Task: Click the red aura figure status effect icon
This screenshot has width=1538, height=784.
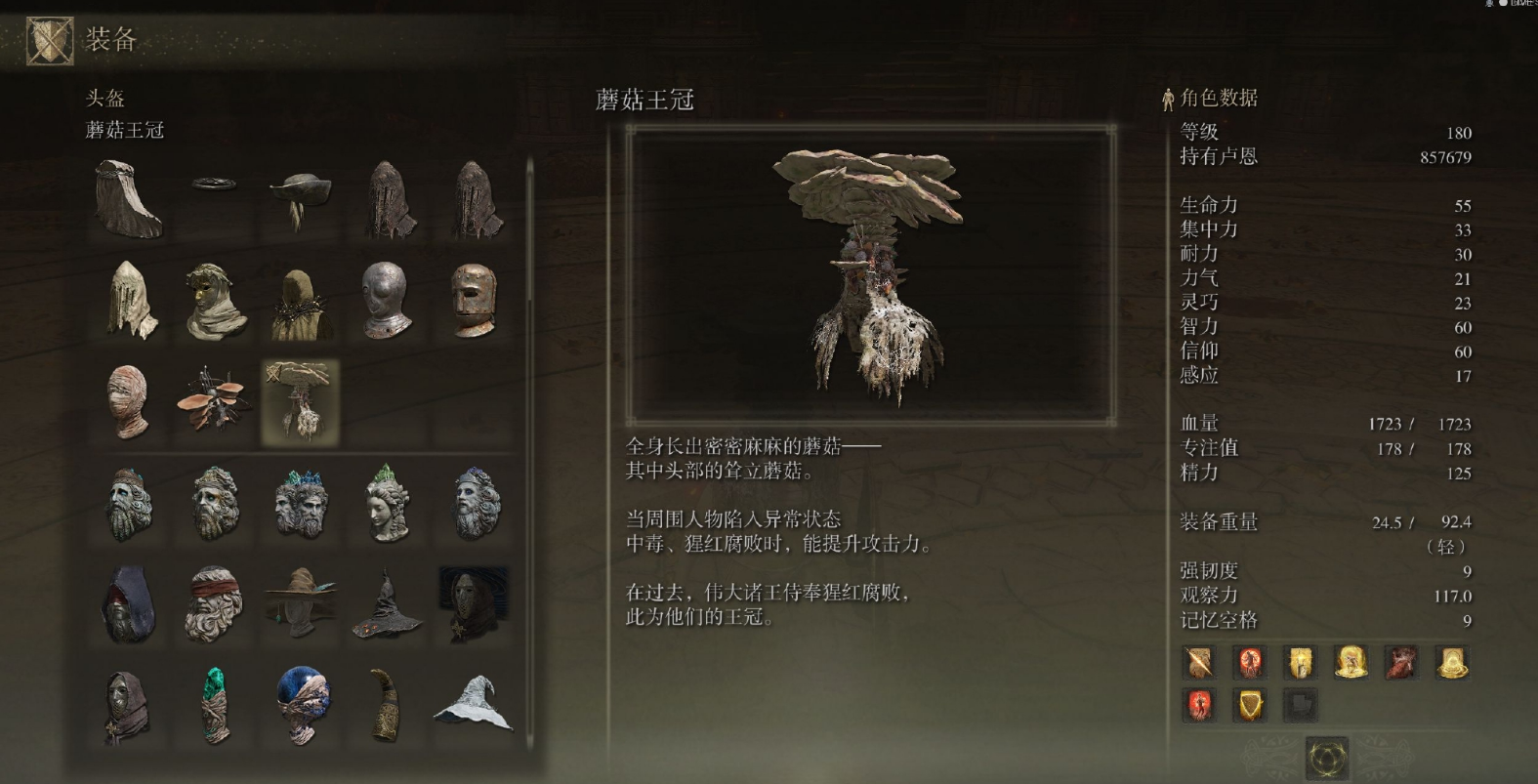Action: point(1248,662)
